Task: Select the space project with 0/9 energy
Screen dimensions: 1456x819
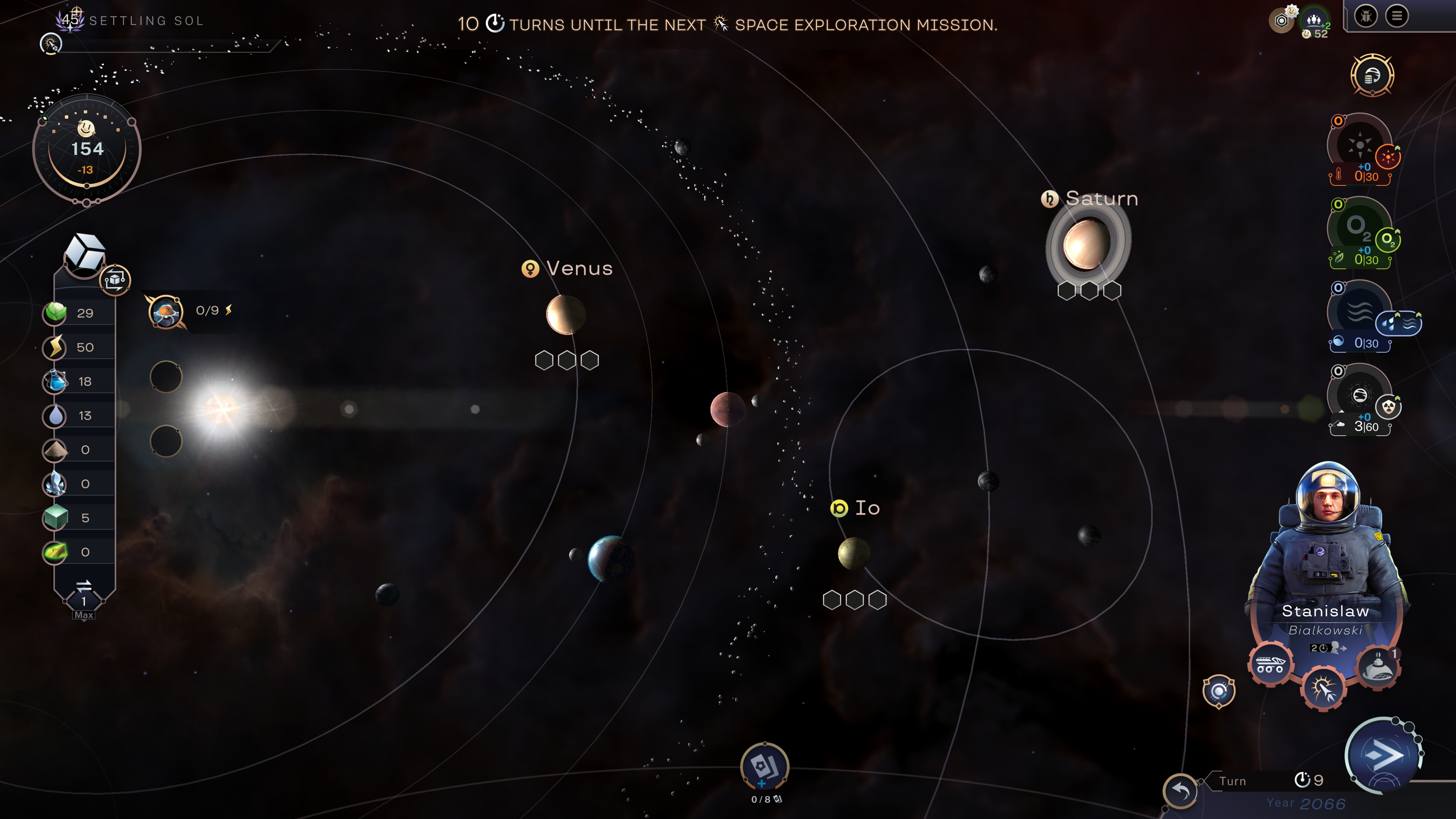Action: [x=166, y=311]
